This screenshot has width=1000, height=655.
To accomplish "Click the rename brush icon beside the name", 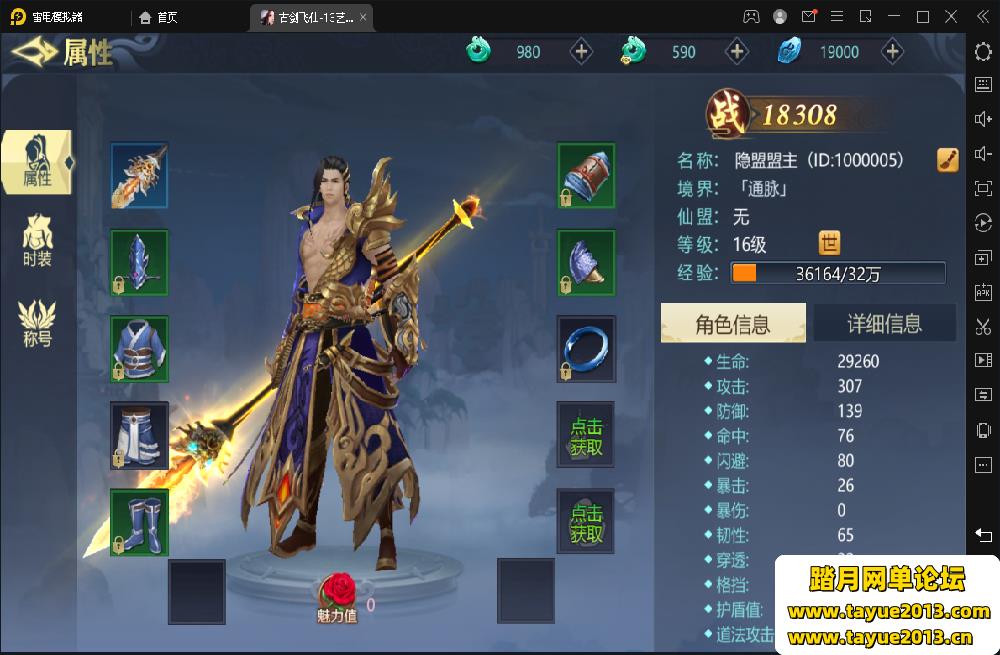I will [948, 160].
